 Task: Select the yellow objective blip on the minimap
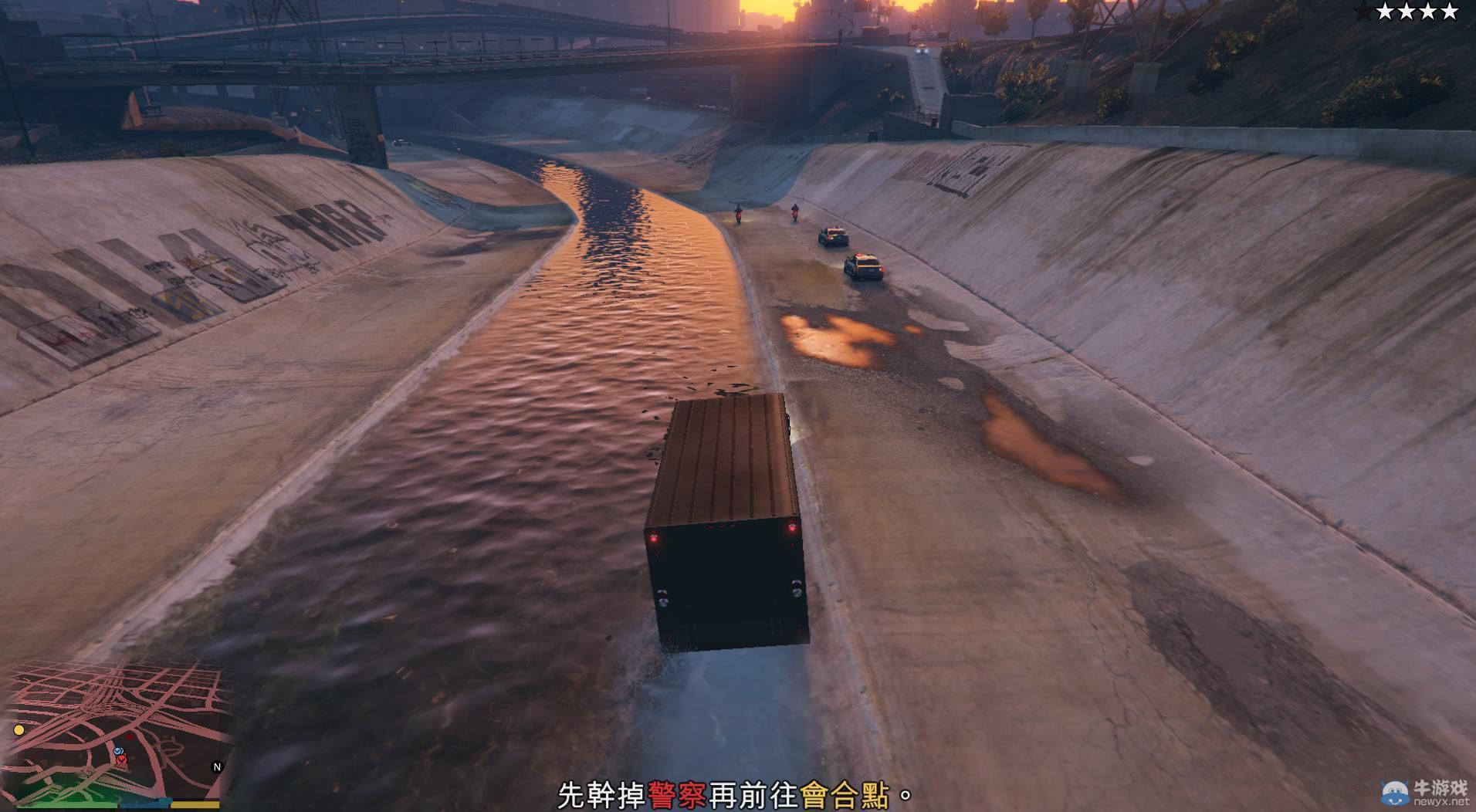19,730
